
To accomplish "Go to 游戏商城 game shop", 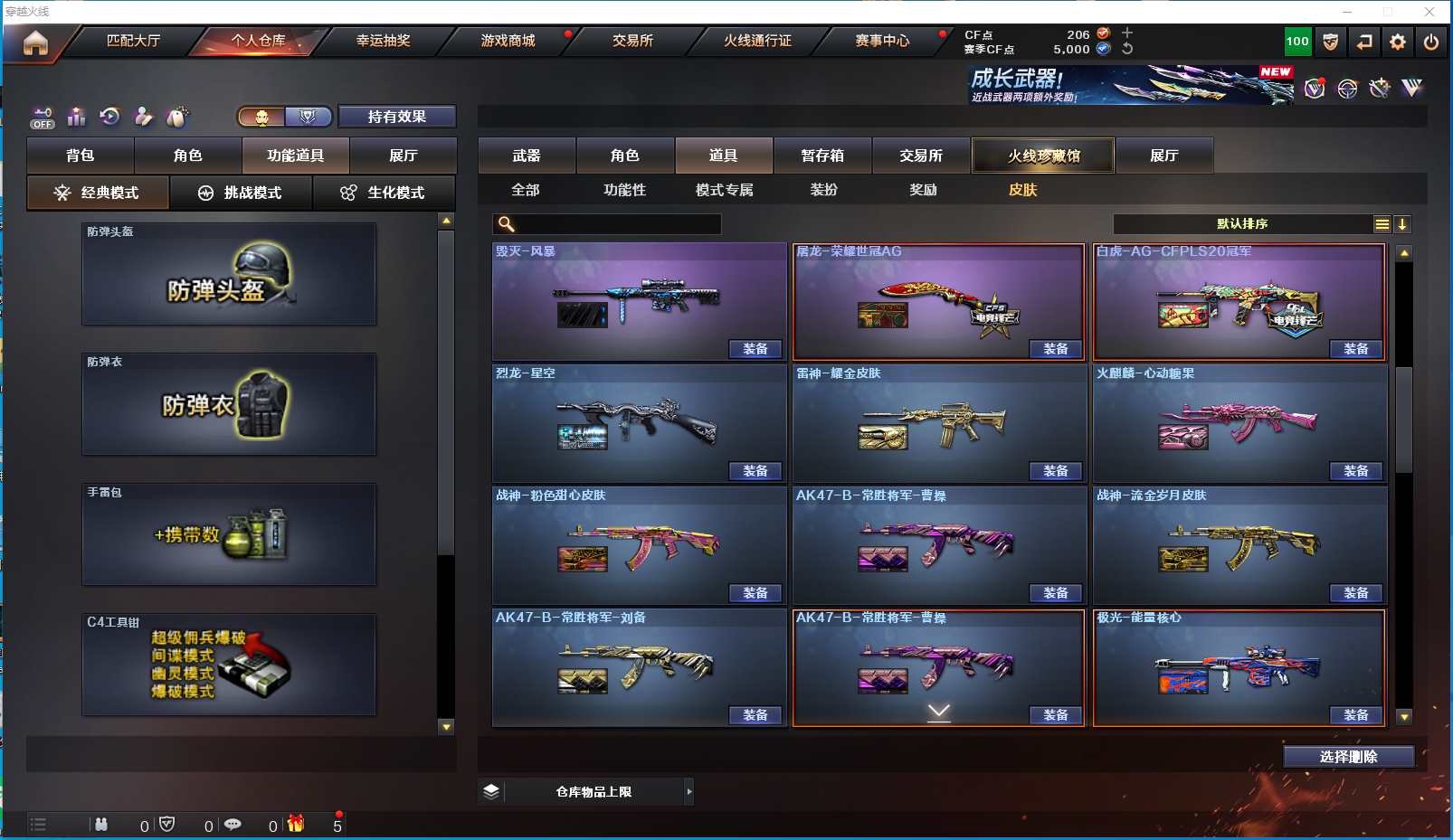I will (x=508, y=41).
